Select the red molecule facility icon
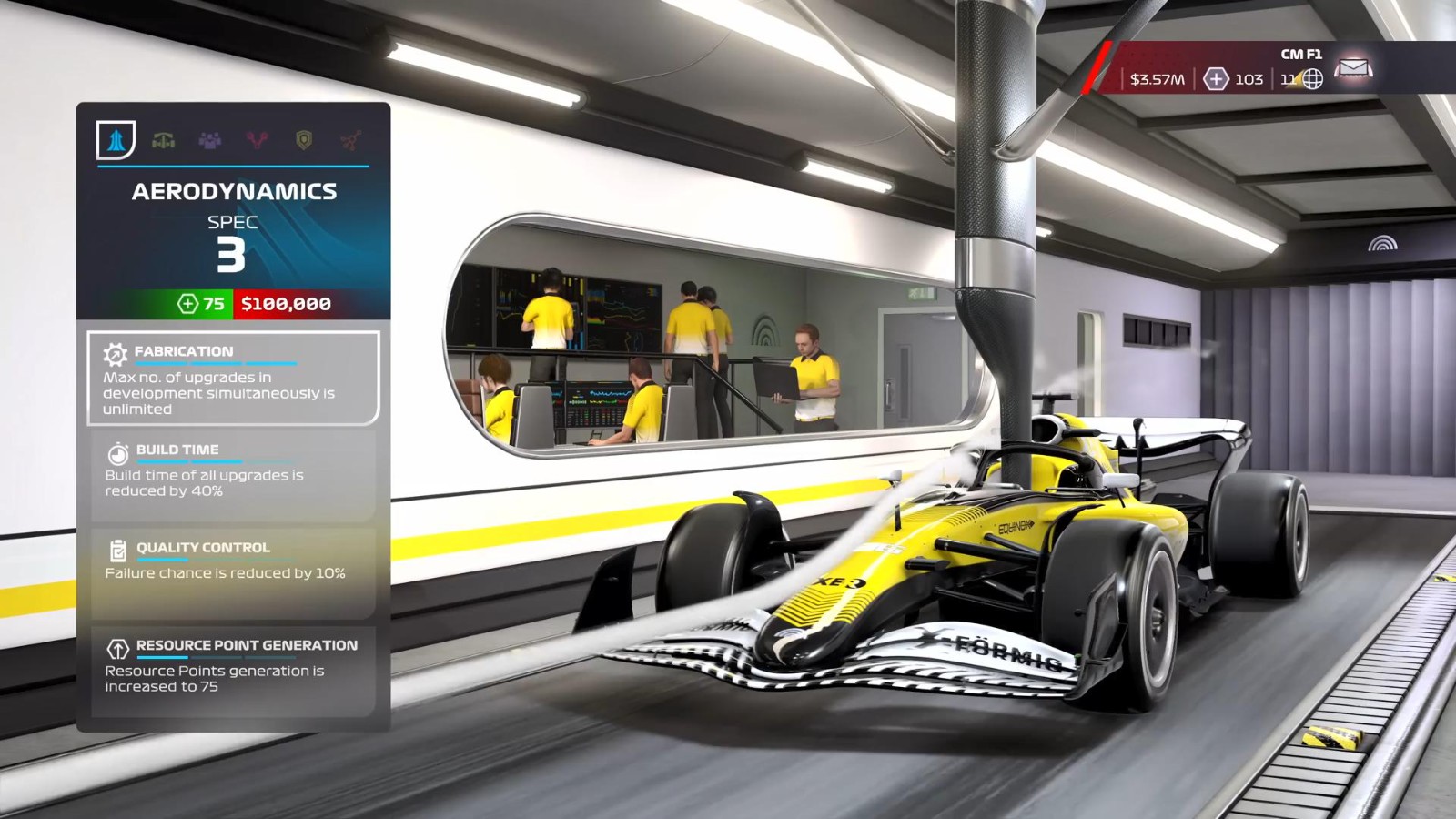Screen dimensions: 1456x819 pyautogui.click(x=350, y=141)
